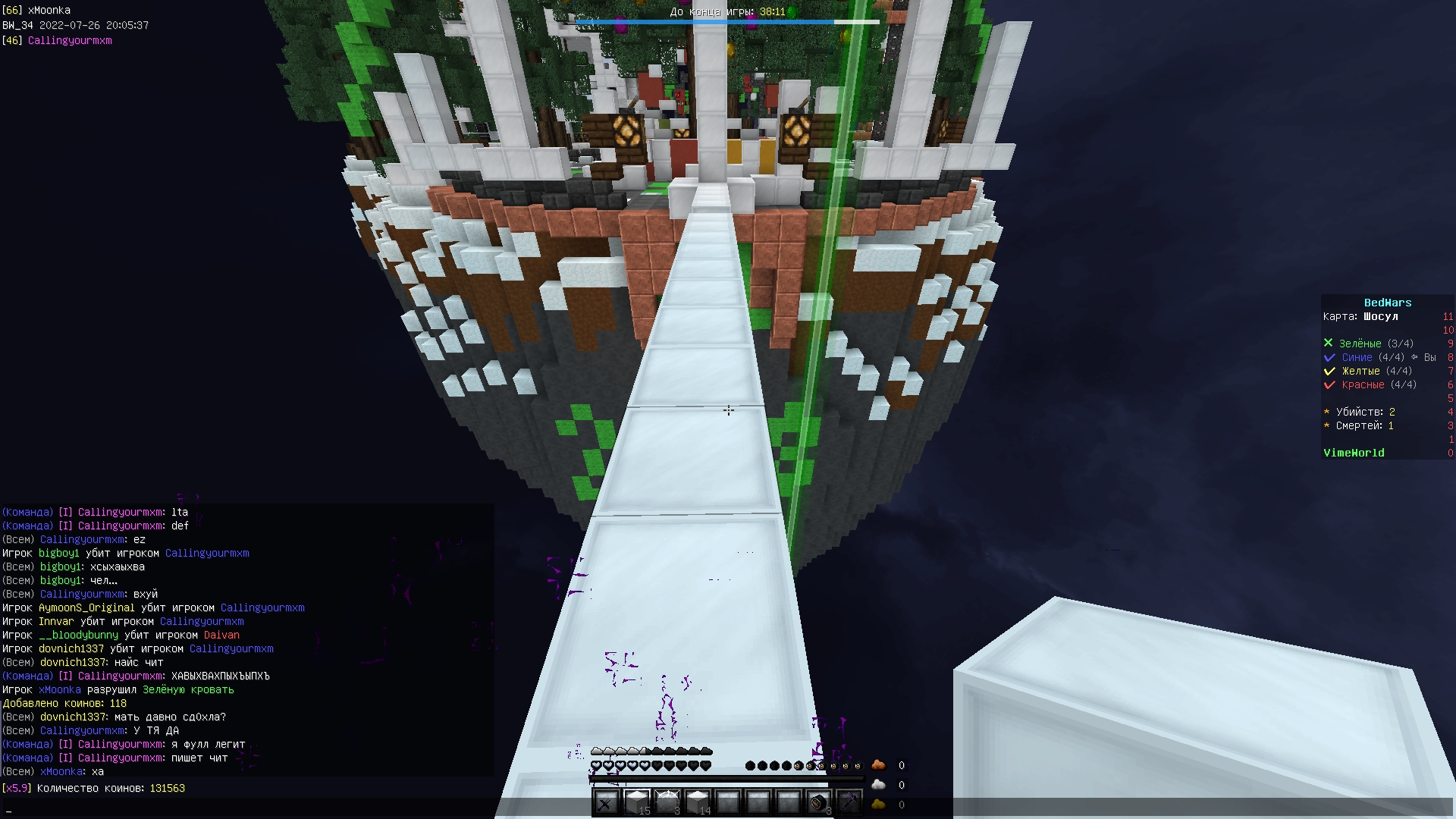The width and height of the screenshot is (1456, 819).
Task: Select the empty fifth hotbar slot
Action: pyautogui.click(x=727, y=800)
